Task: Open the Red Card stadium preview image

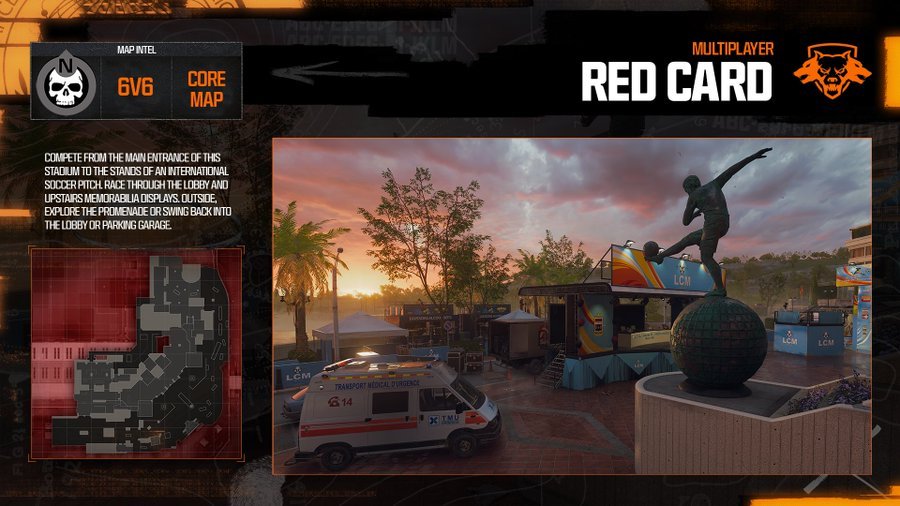Action: [571, 305]
